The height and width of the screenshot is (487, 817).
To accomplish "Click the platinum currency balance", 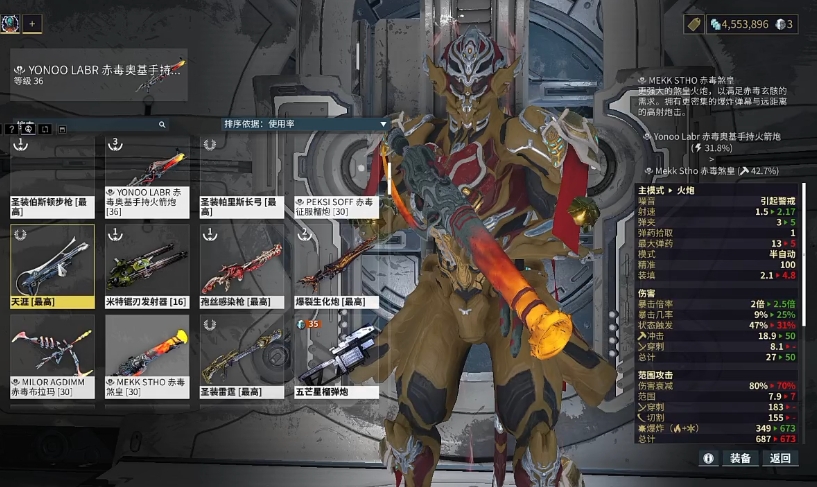I will click(739, 24).
